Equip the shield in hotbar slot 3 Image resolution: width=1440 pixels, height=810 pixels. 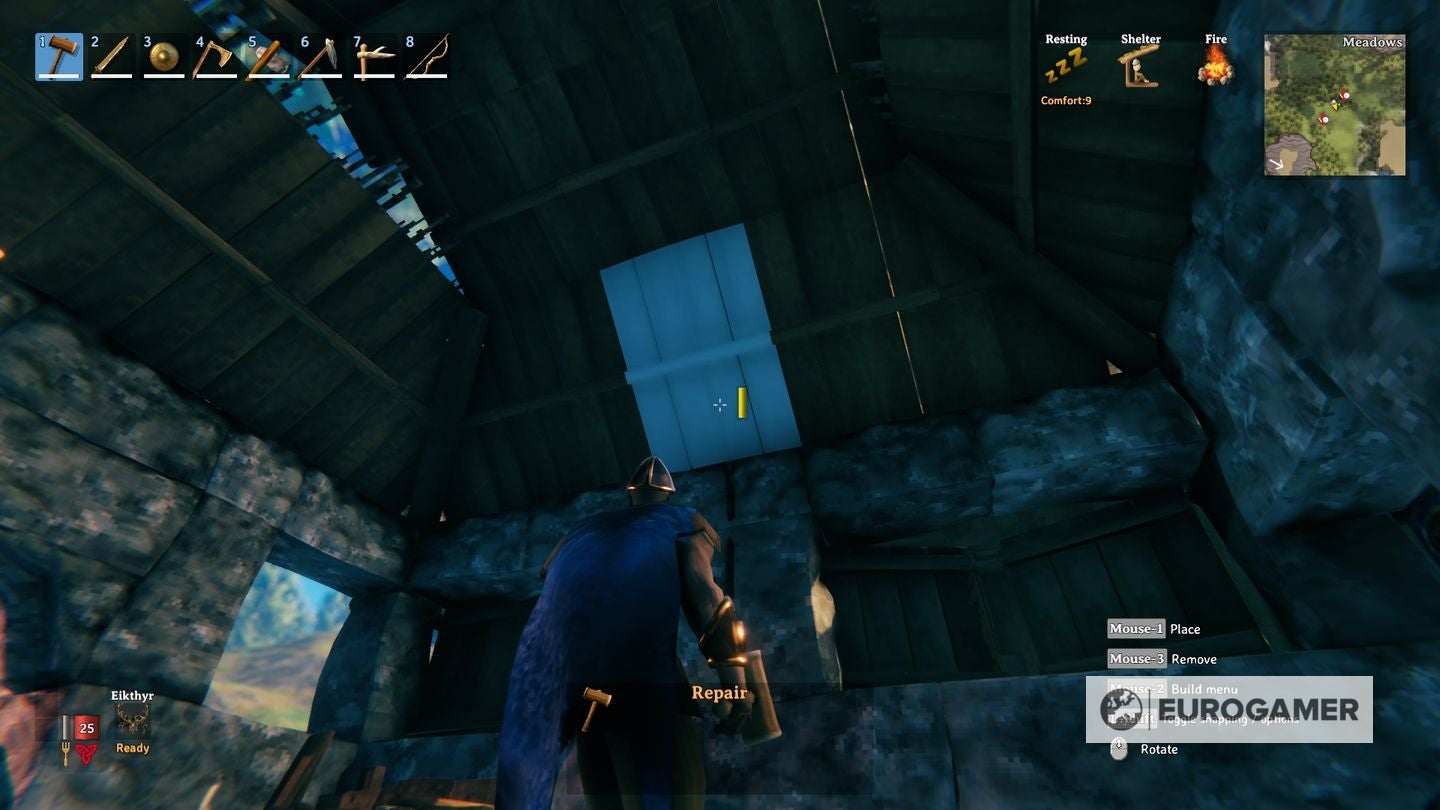(x=163, y=57)
